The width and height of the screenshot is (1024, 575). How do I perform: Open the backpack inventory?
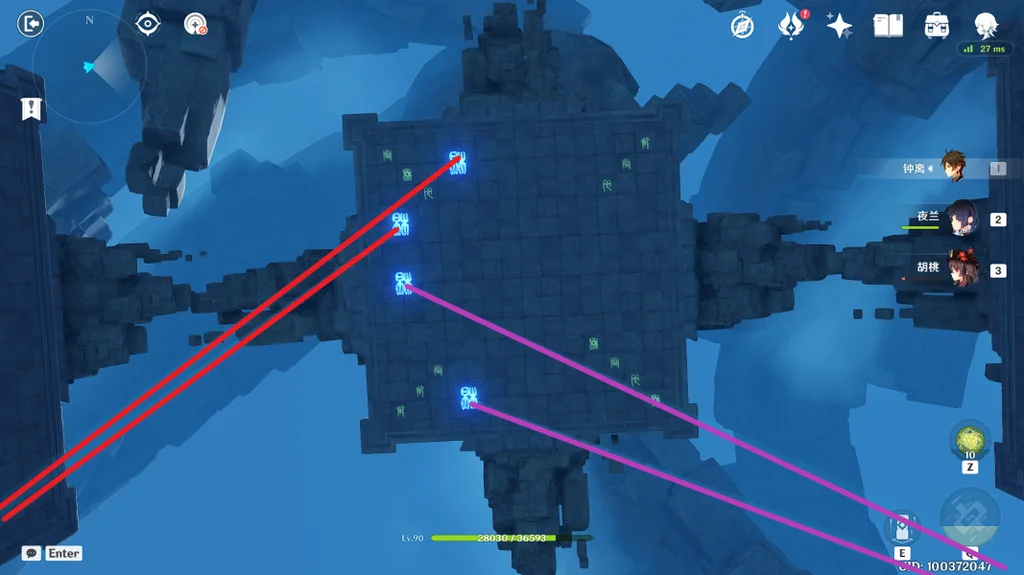[937, 26]
